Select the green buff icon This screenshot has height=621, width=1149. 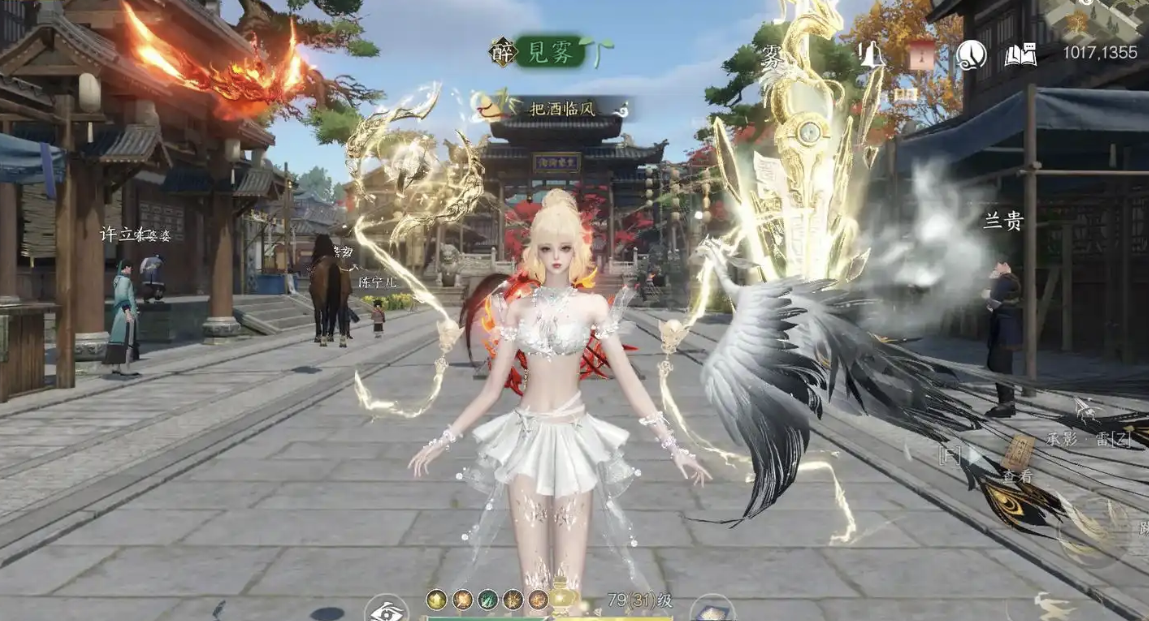tap(487, 600)
